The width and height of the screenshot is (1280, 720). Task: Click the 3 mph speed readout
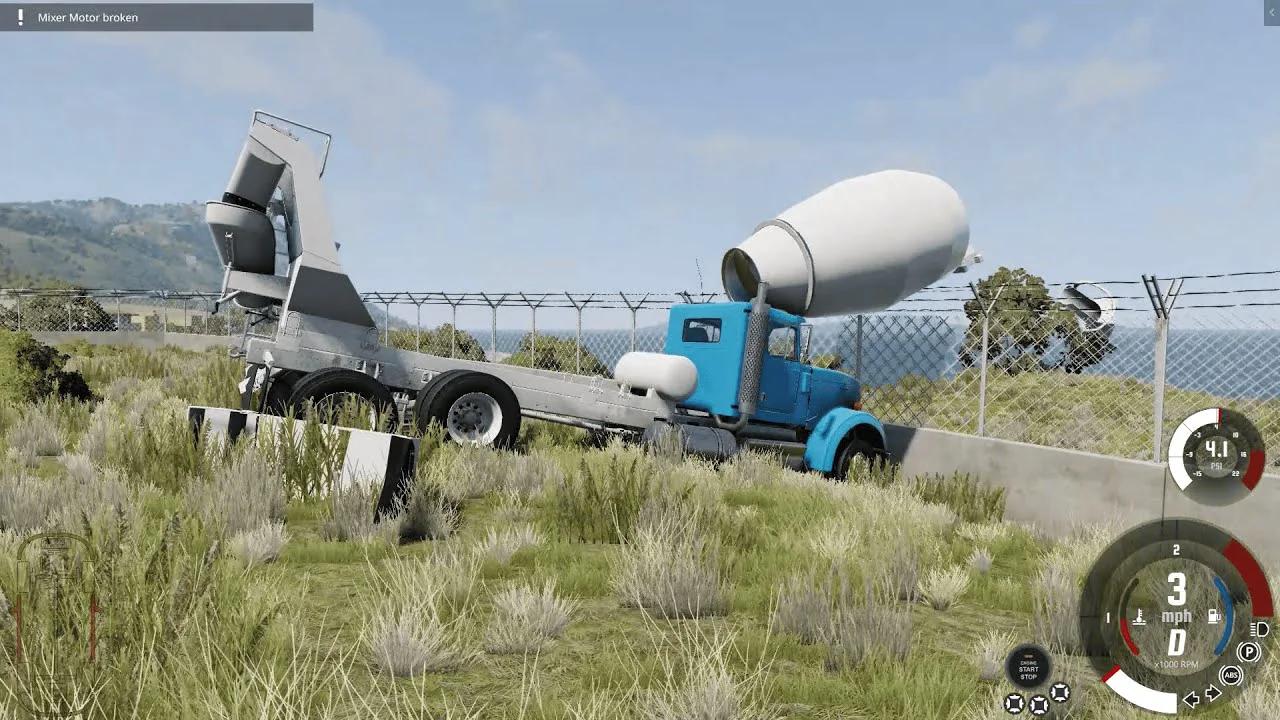click(x=1177, y=592)
